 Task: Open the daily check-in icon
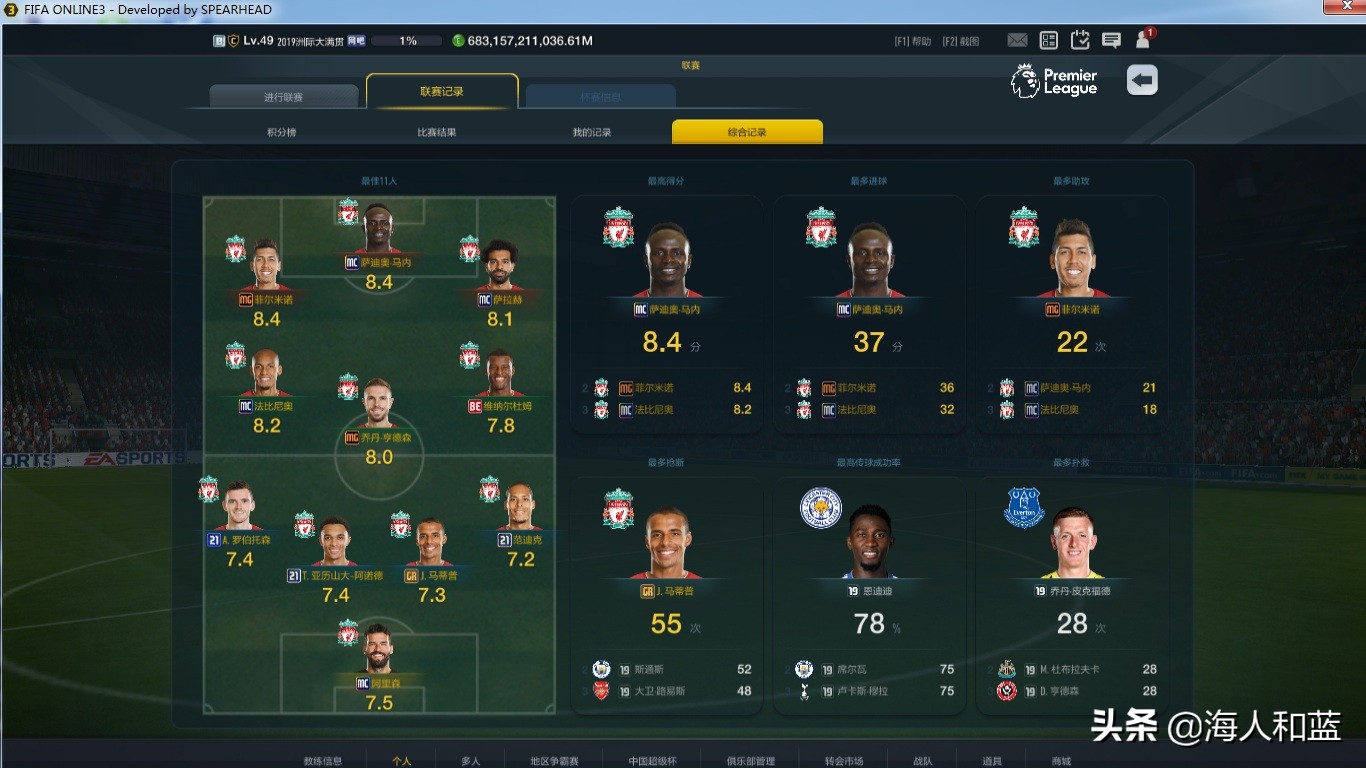(1079, 40)
